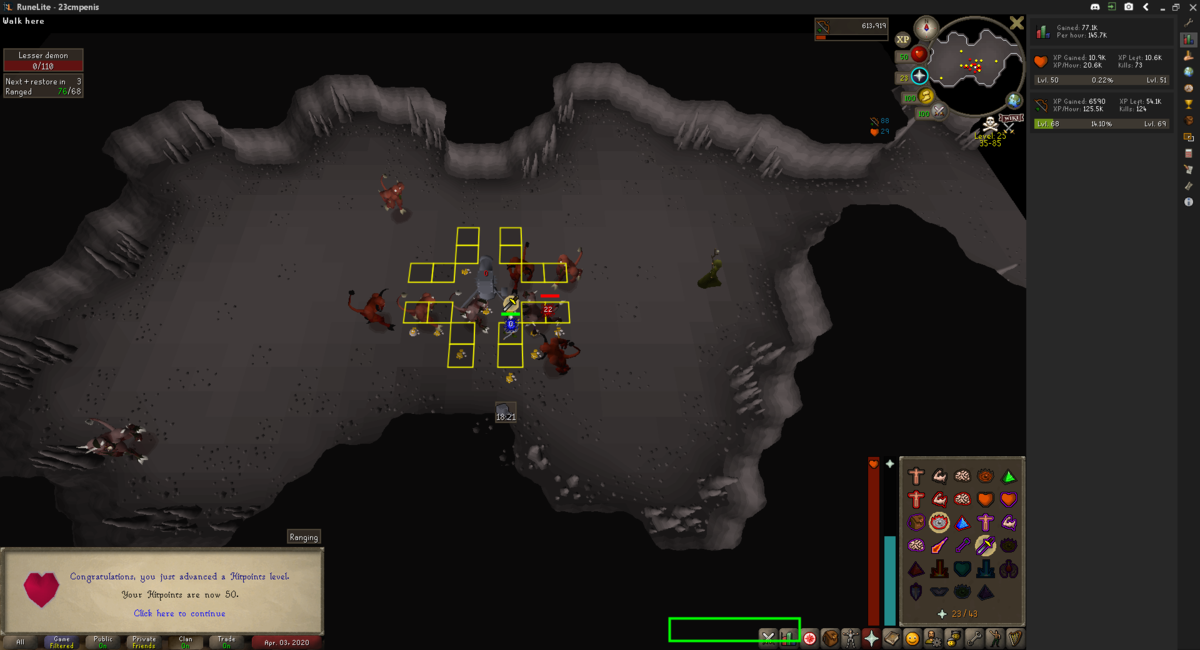
Task: Select the Private chat tab
Action: (144, 641)
